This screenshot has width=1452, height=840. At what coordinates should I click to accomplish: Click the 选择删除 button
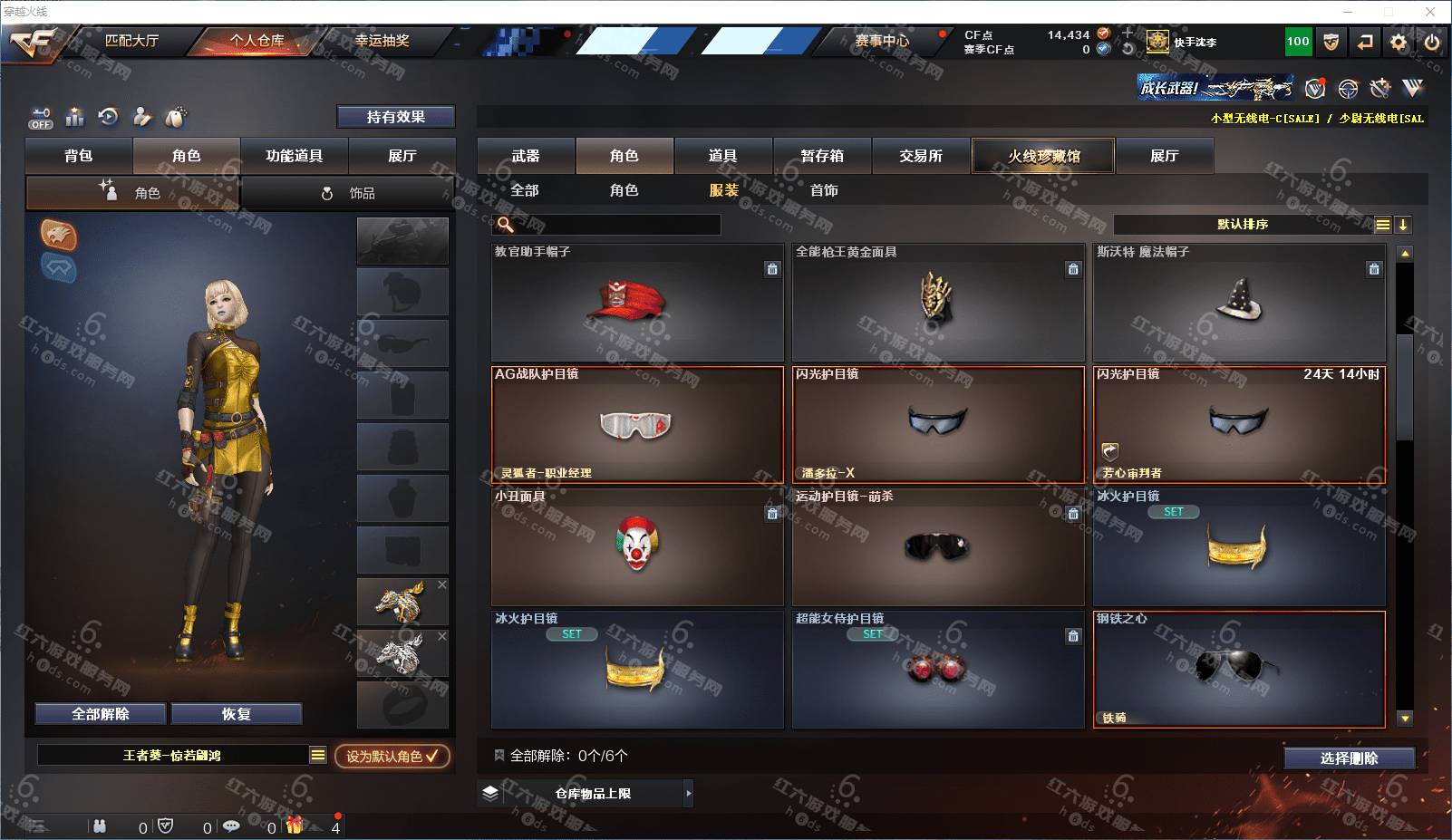click(1349, 758)
